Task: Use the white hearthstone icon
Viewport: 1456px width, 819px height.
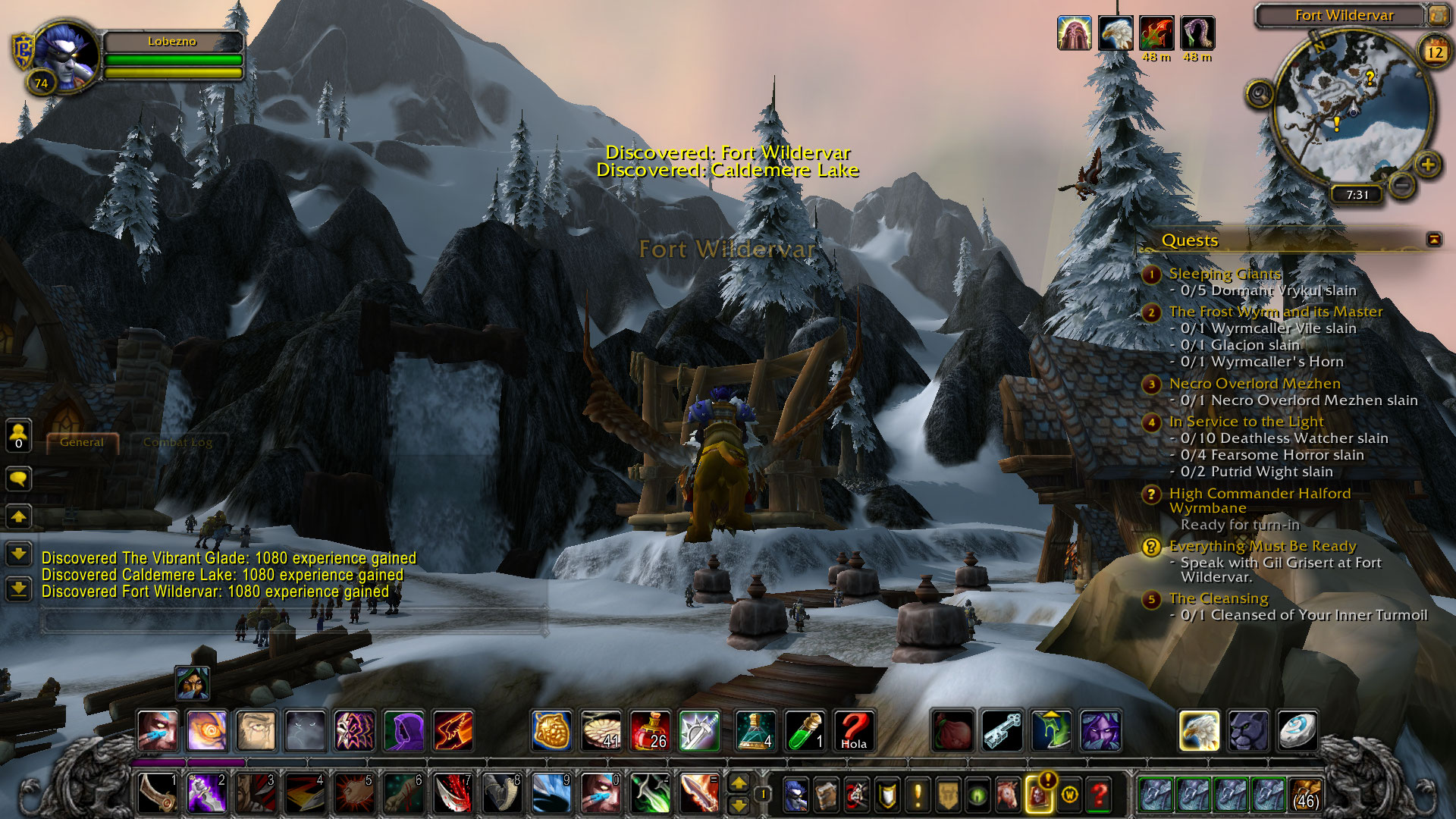Action: pyautogui.click(x=1296, y=731)
